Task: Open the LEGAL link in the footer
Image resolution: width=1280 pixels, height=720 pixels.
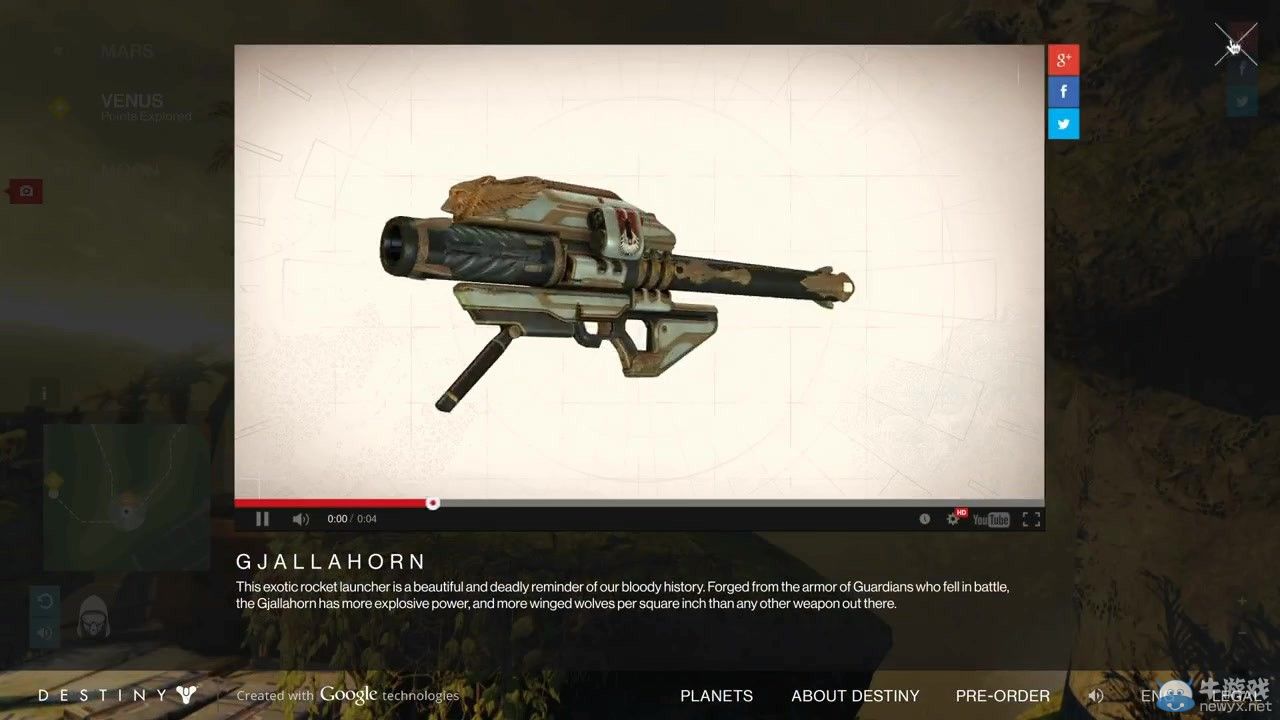Action: [x=1239, y=696]
